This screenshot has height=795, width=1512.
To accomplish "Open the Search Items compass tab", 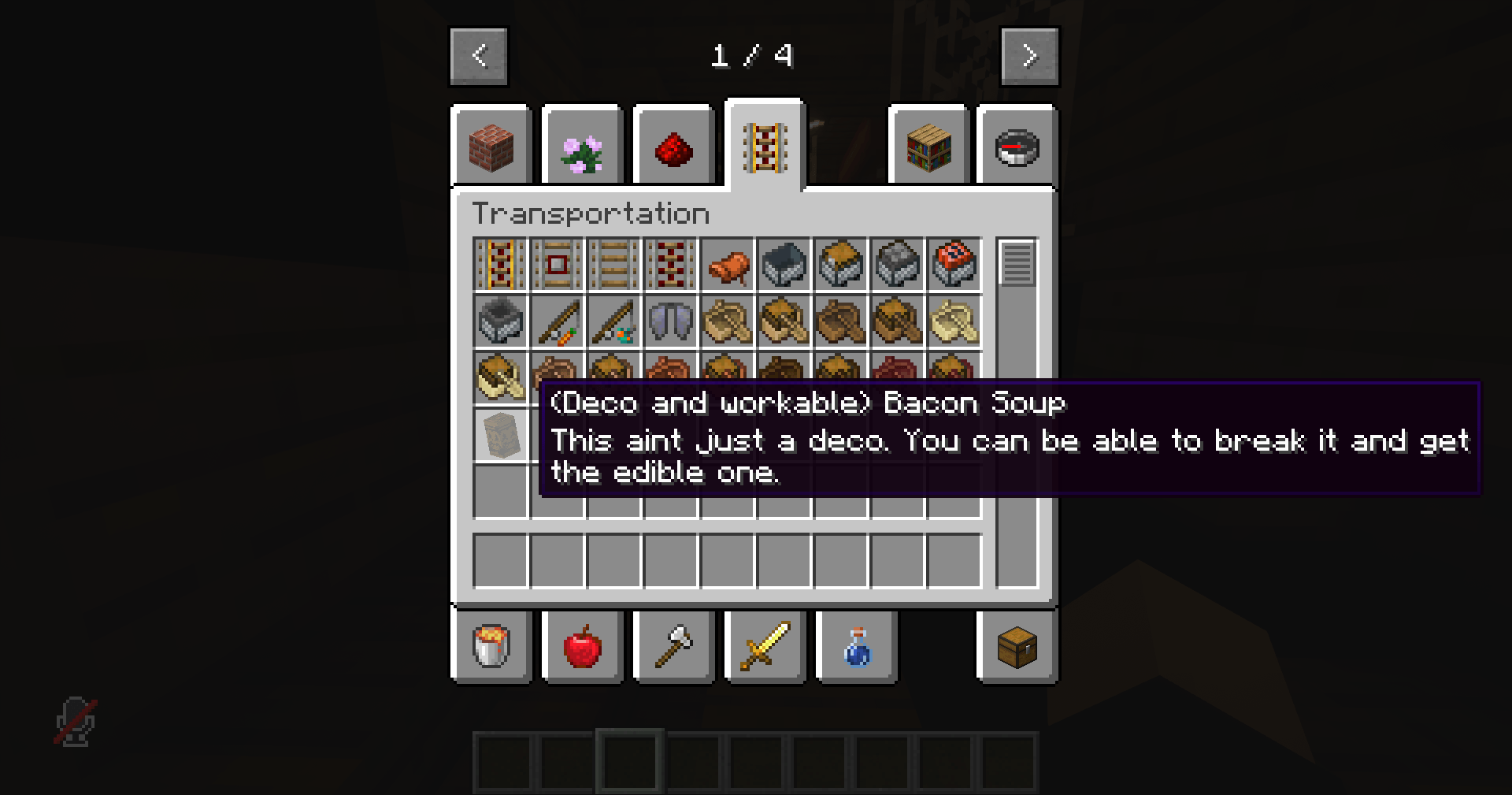I will (x=1016, y=147).
